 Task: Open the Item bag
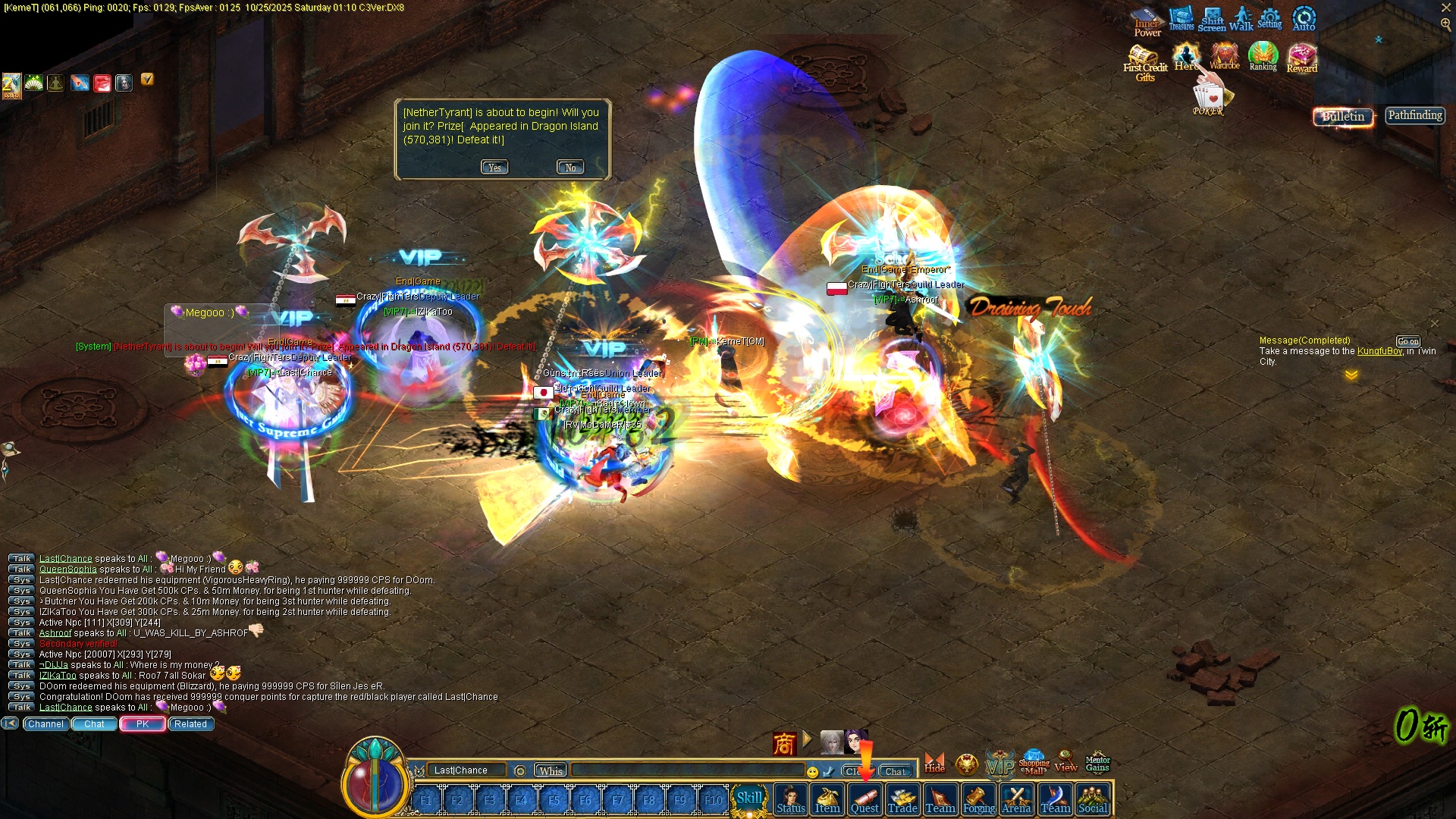[x=827, y=800]
